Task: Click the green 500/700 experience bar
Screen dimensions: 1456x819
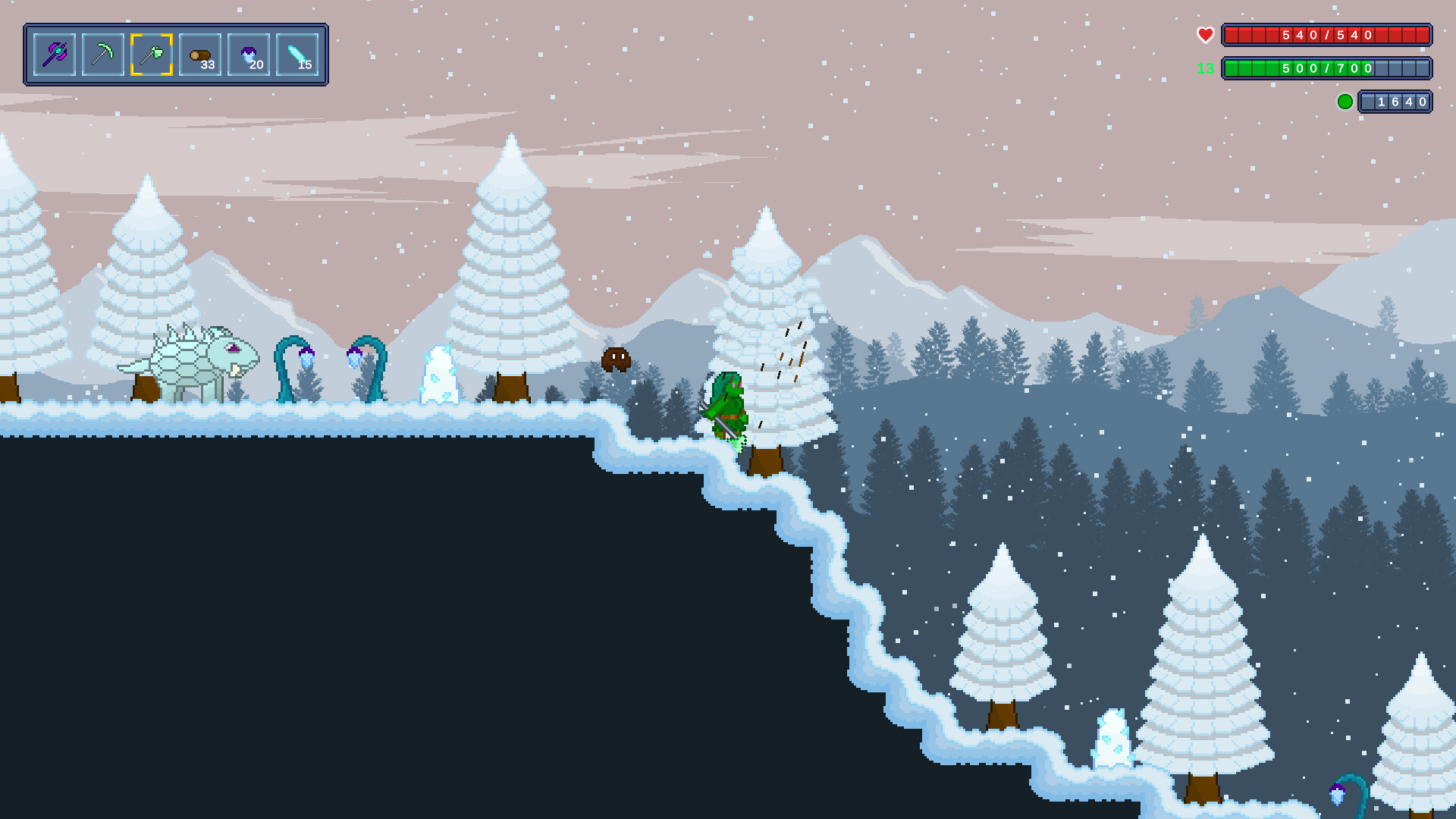Action: click(x=1327, y=68)
